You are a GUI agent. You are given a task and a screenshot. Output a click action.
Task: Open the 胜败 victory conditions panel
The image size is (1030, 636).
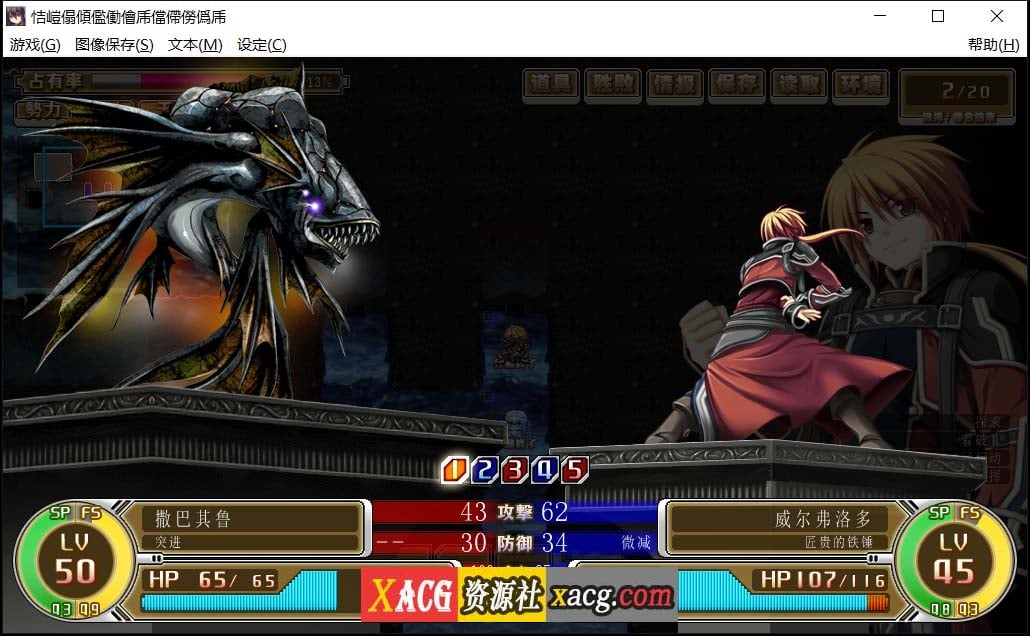tap(613, 85)
